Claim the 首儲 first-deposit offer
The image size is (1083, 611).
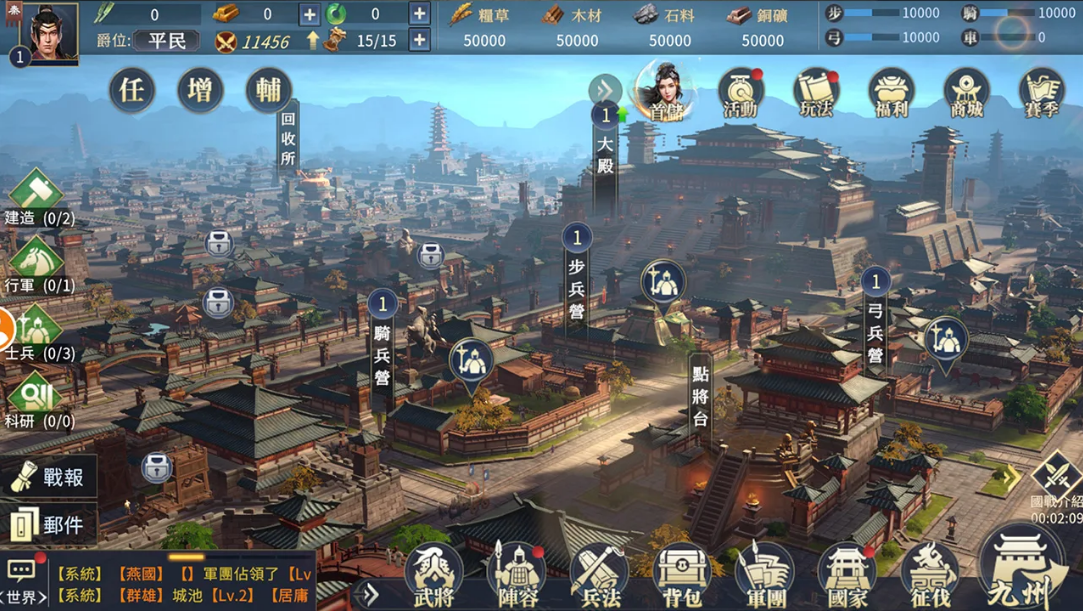(665, 92)
